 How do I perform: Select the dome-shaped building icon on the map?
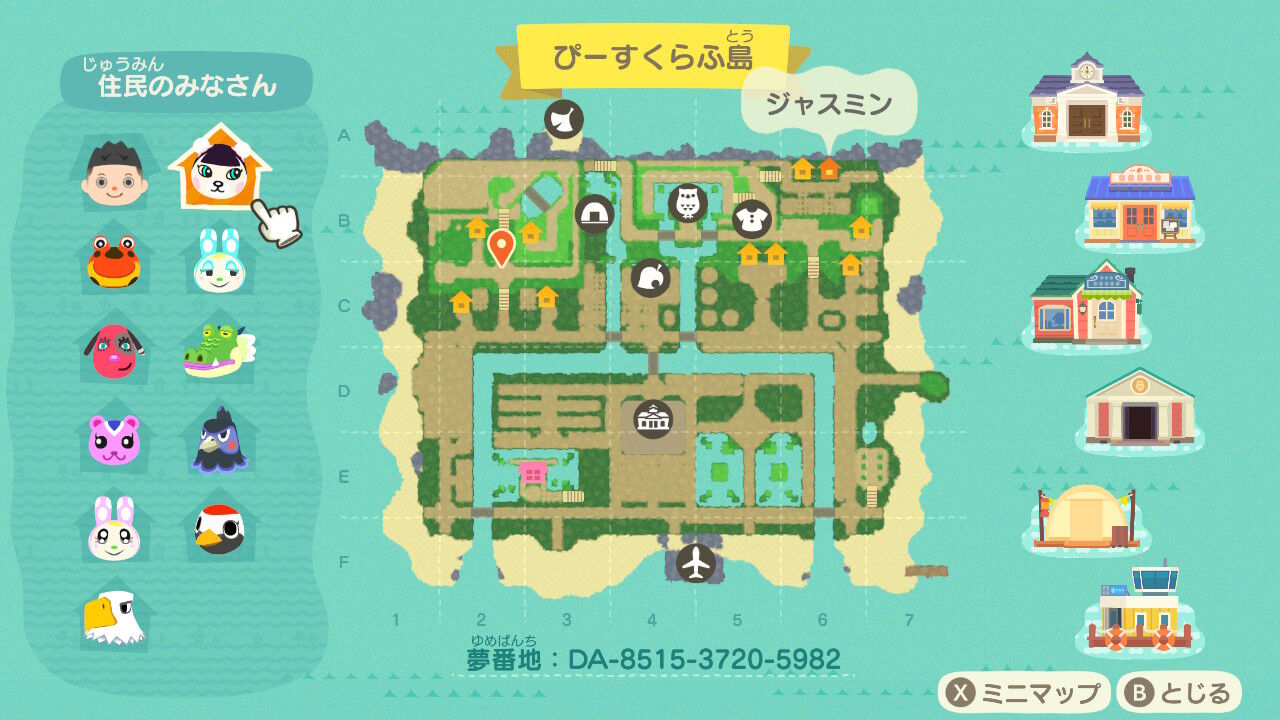pyautogui.click(x=594, y=211)
